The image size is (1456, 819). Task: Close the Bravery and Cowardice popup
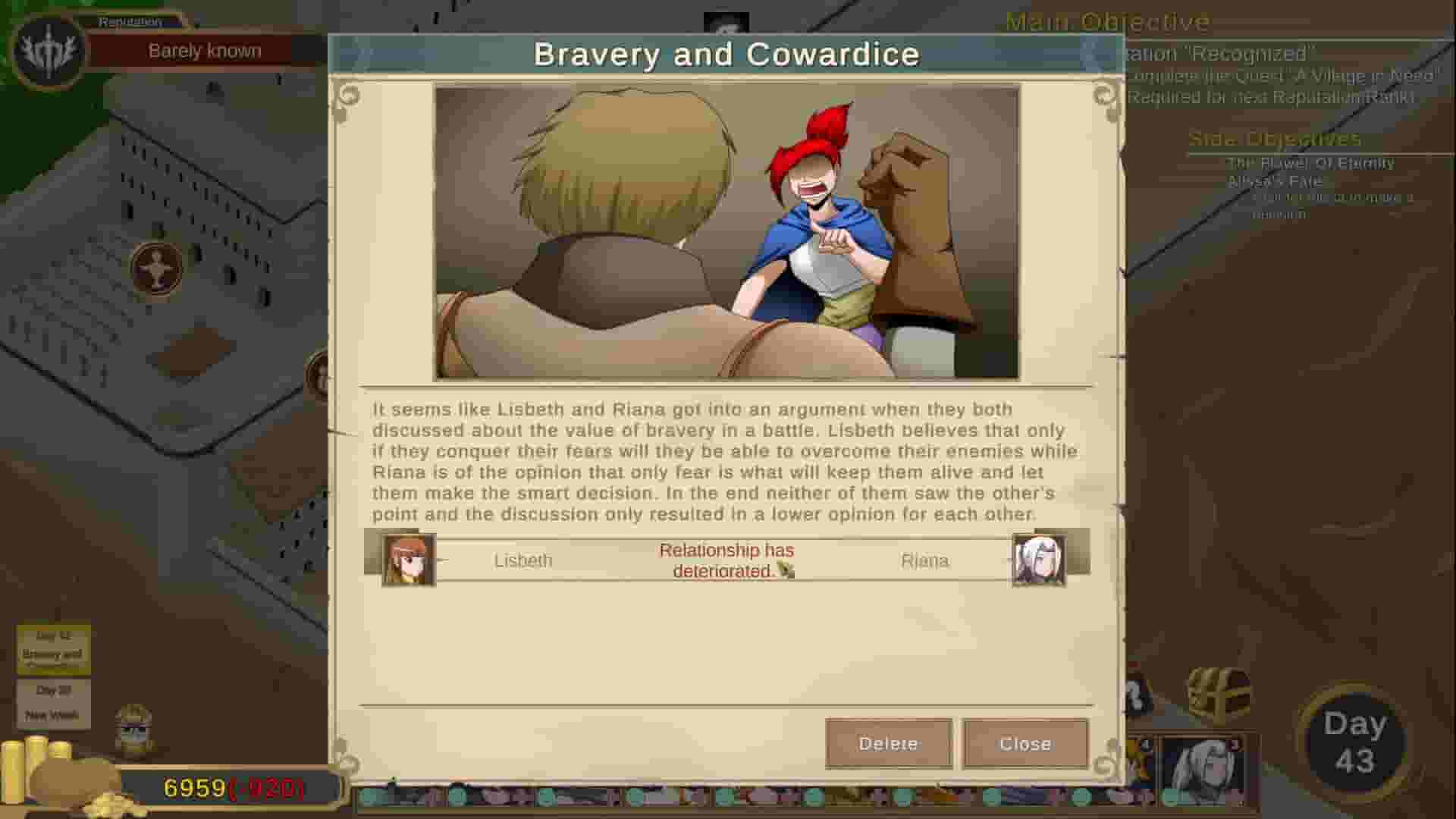[x=1026, y=744]
